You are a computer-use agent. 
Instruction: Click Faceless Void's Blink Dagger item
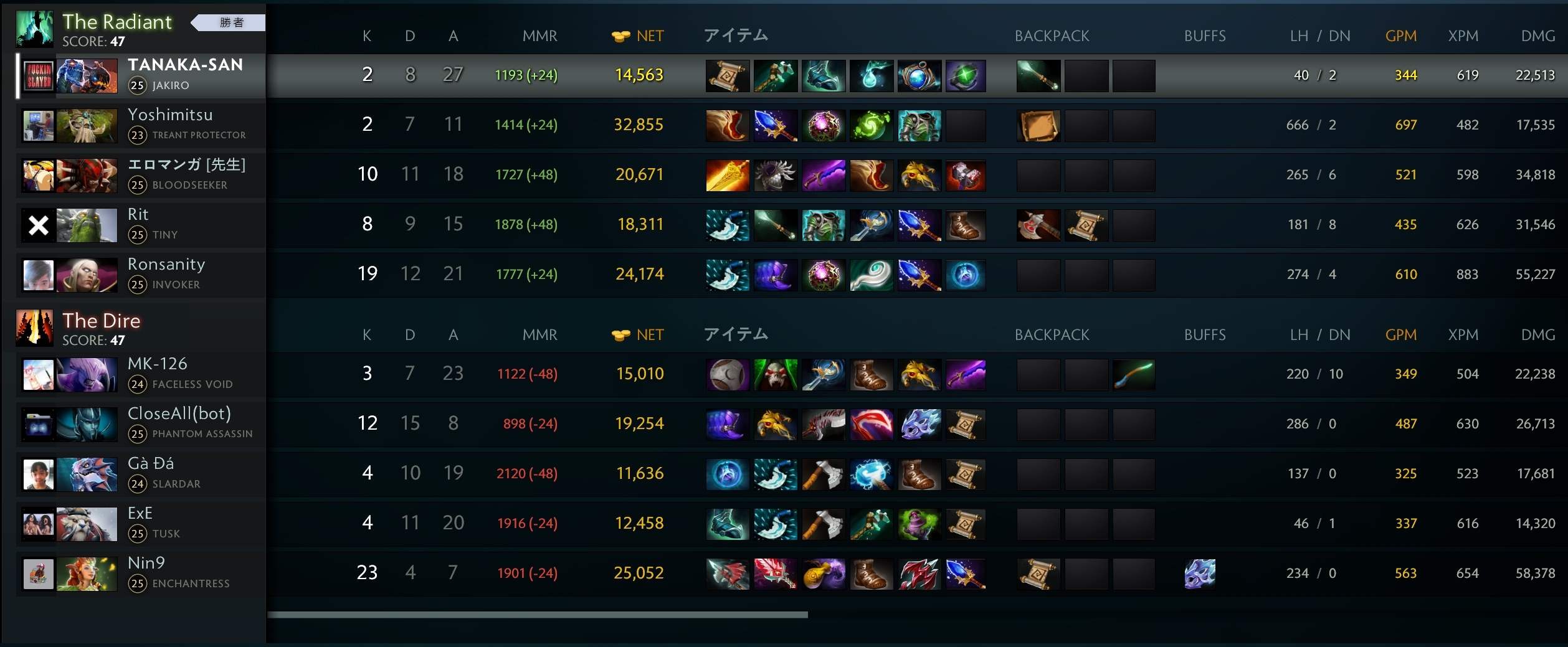824,374
